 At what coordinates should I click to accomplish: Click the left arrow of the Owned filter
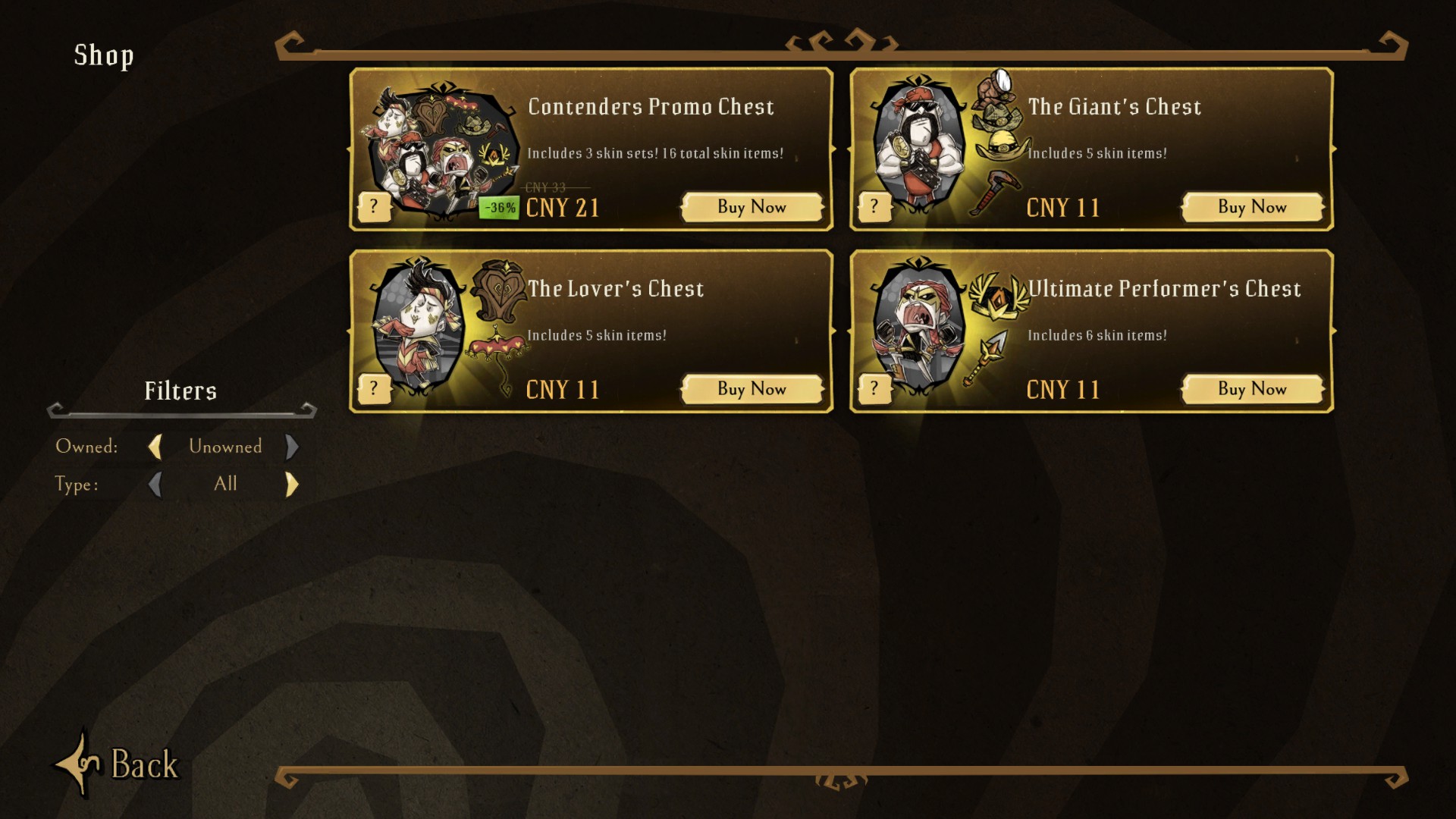[x=157, y=447]
